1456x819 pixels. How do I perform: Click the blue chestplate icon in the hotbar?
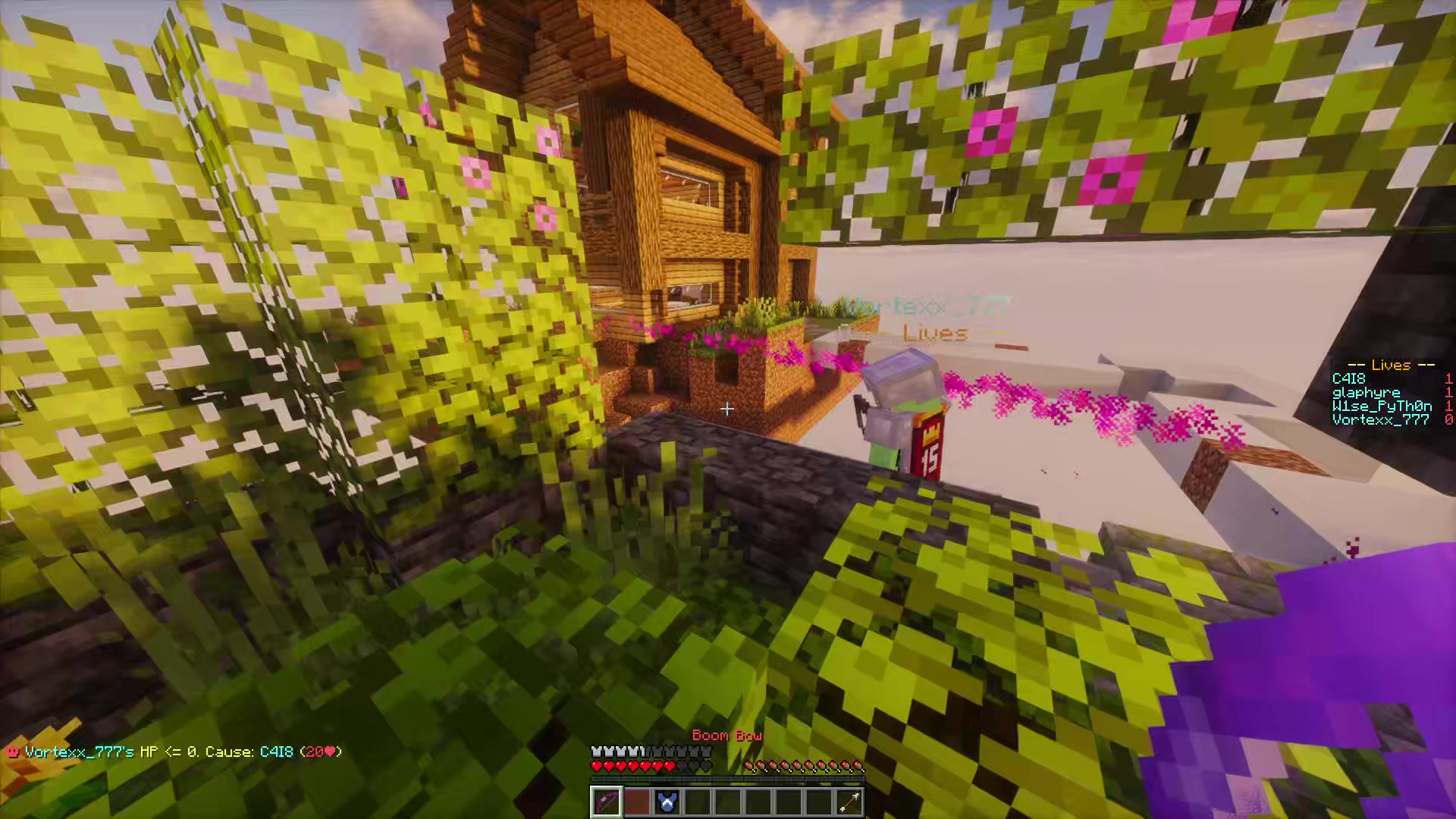(666, 800)
